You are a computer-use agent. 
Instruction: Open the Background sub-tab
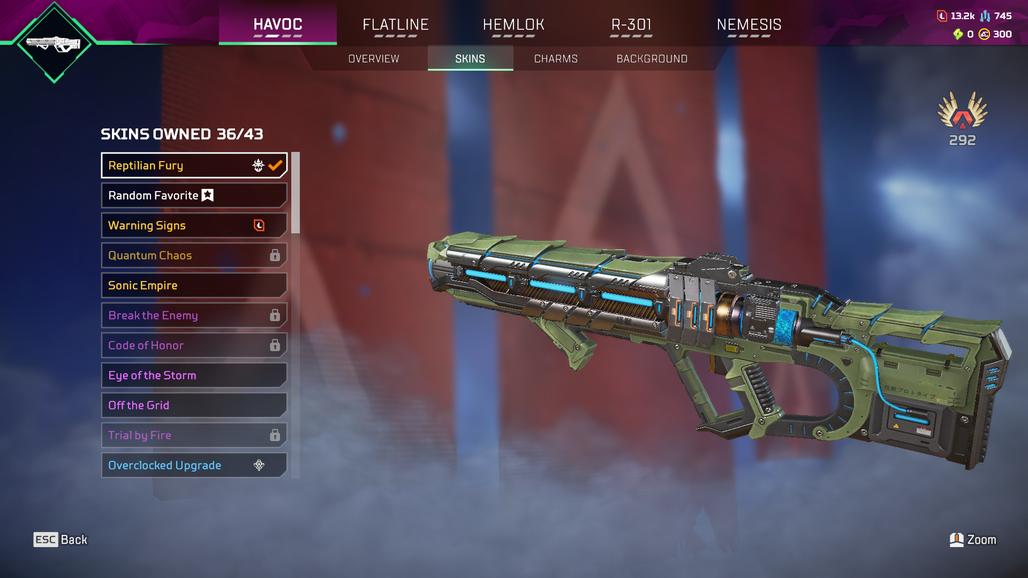pyautogui.click(x=652, y=59)
